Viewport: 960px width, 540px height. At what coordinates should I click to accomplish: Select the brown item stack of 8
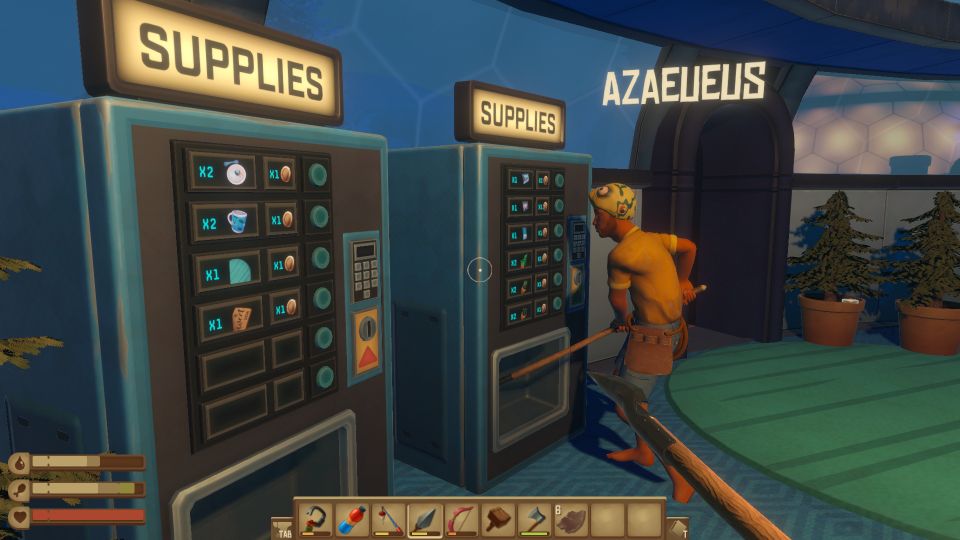point(568,520)
